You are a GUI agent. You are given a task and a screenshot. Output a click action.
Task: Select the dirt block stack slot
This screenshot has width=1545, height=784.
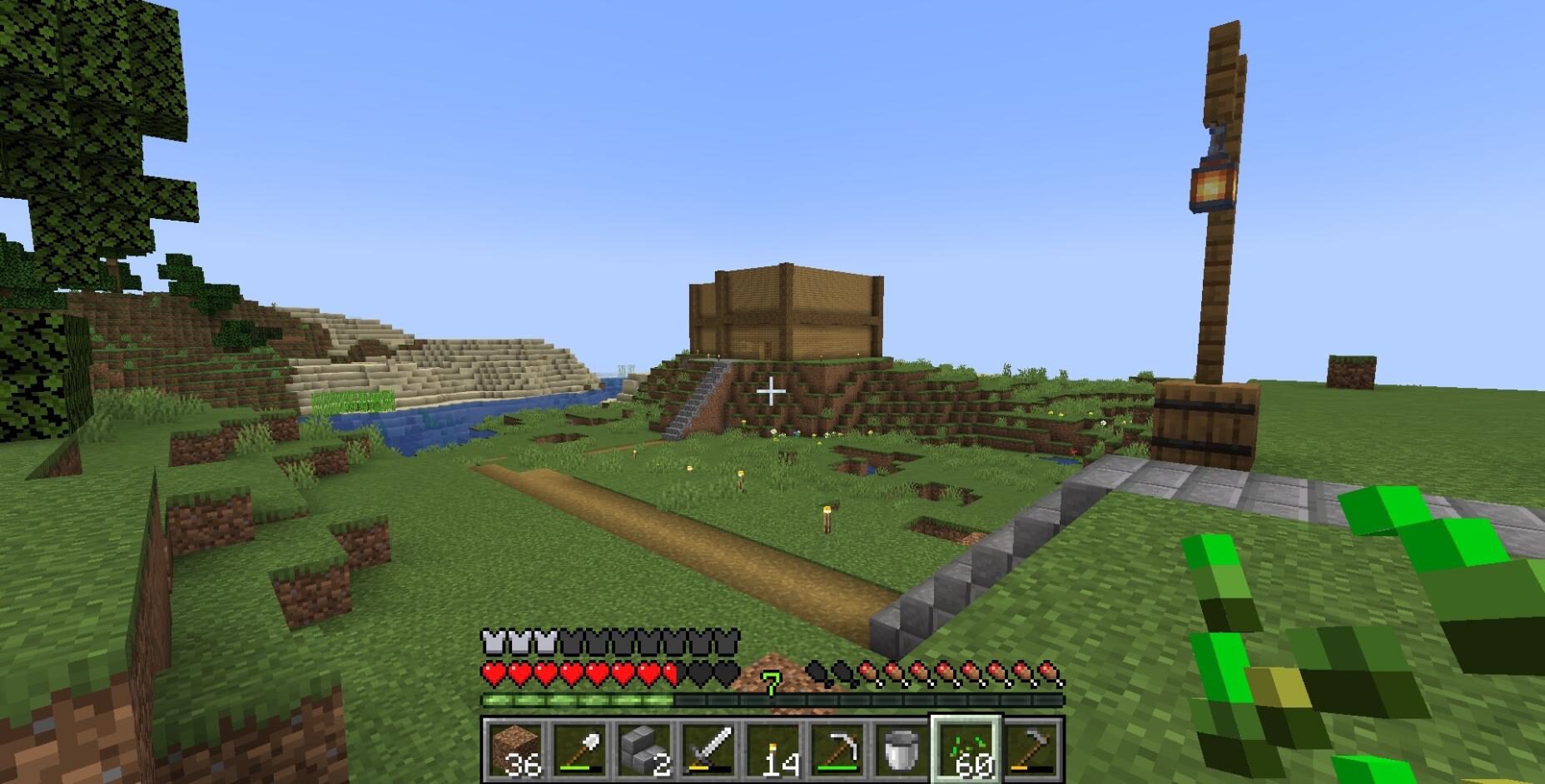coord(514,750)
